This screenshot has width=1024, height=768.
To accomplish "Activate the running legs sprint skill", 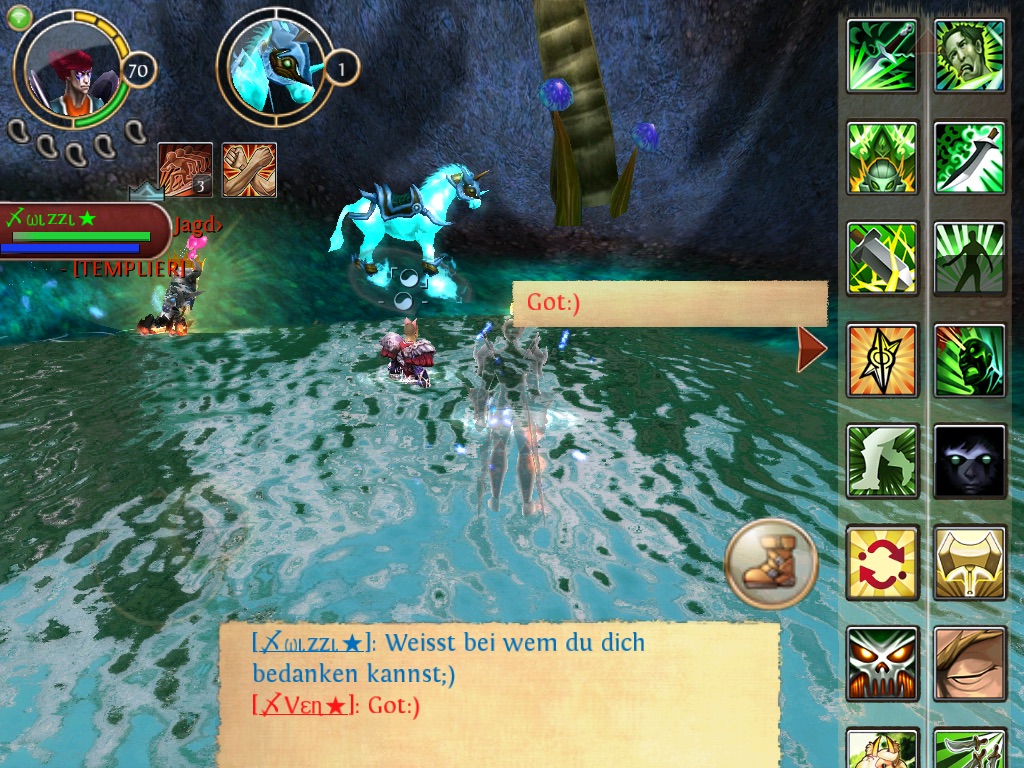I will (882, 460).
